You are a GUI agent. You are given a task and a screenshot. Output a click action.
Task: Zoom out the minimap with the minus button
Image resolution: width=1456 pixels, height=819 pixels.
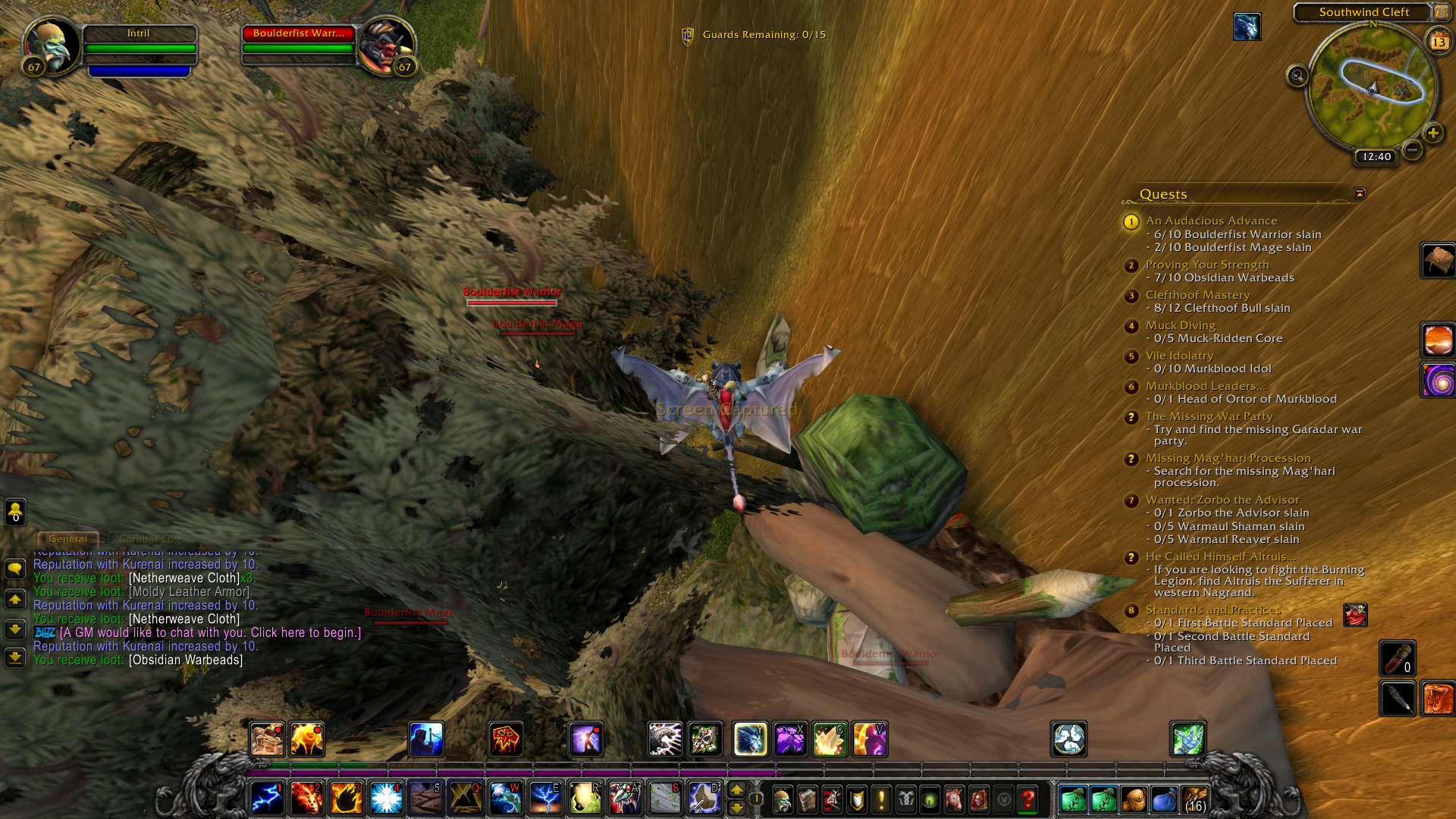pos(1412,150)
